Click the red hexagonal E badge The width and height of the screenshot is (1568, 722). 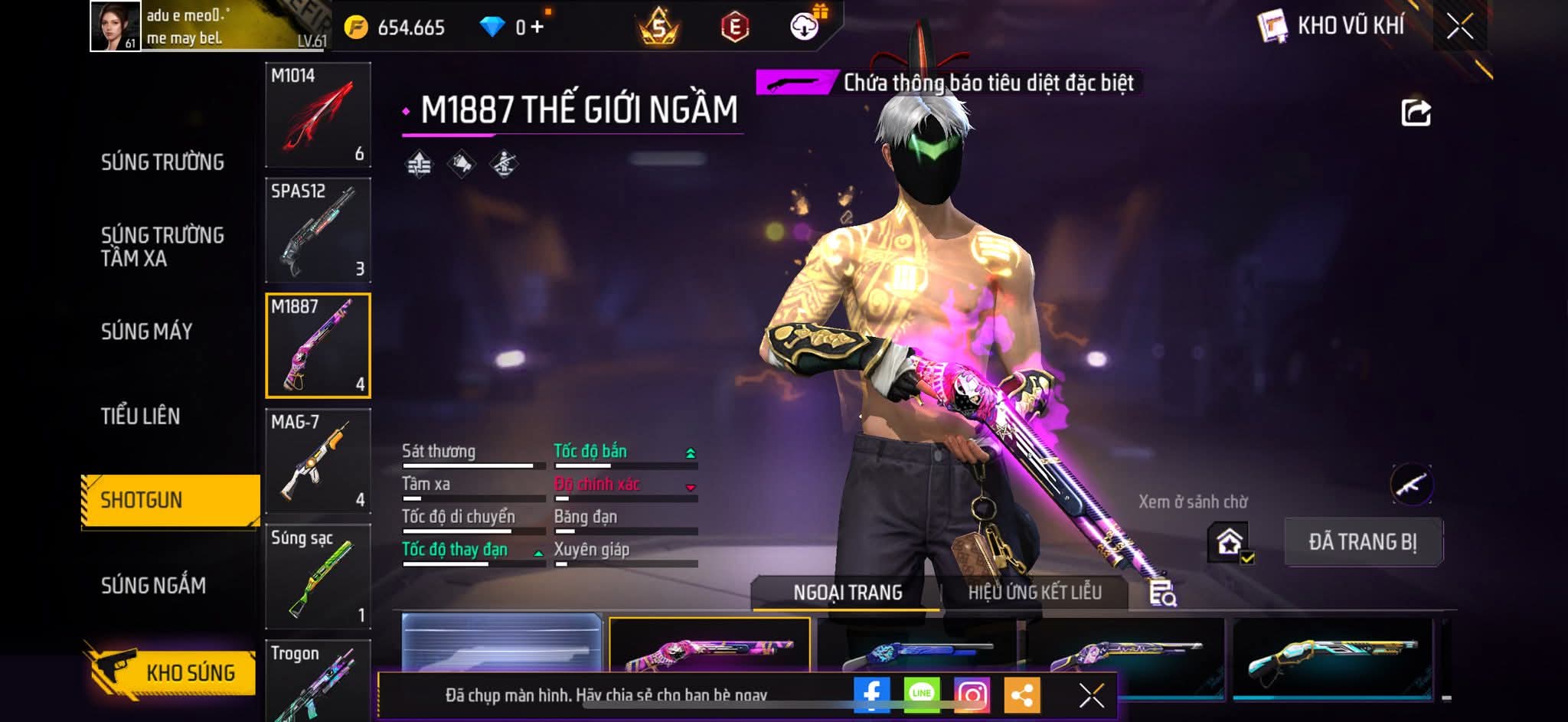[x=732, y=25]
